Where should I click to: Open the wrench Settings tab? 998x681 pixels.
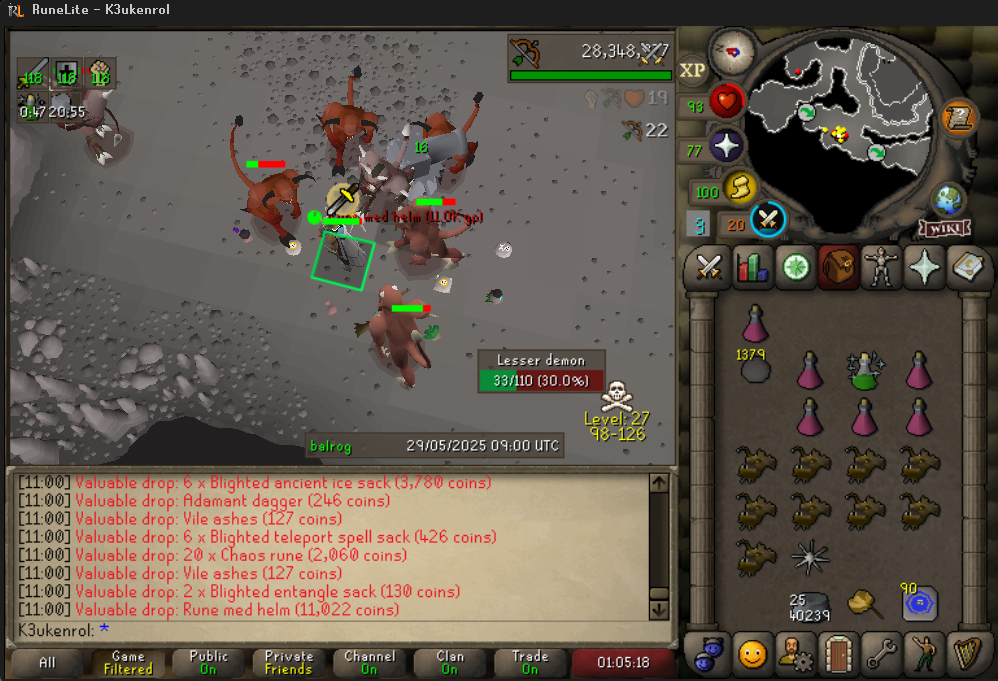point(882,655)
